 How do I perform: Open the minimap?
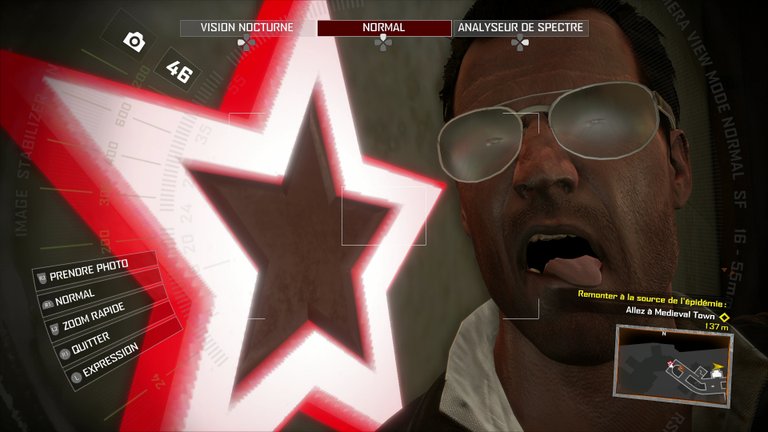[674, 369]
